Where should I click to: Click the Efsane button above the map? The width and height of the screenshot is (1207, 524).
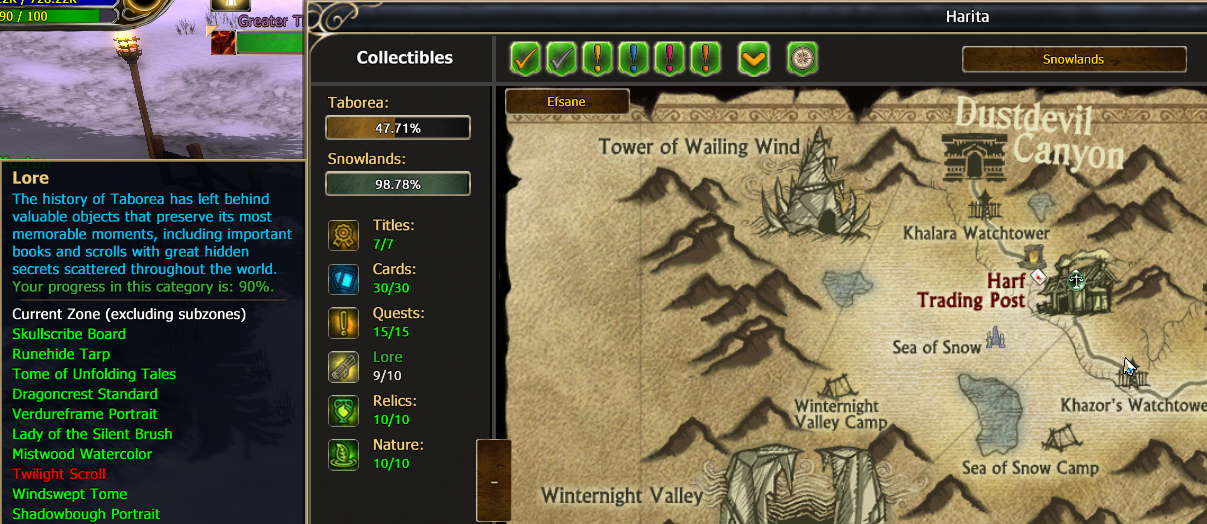coord(567,101)
